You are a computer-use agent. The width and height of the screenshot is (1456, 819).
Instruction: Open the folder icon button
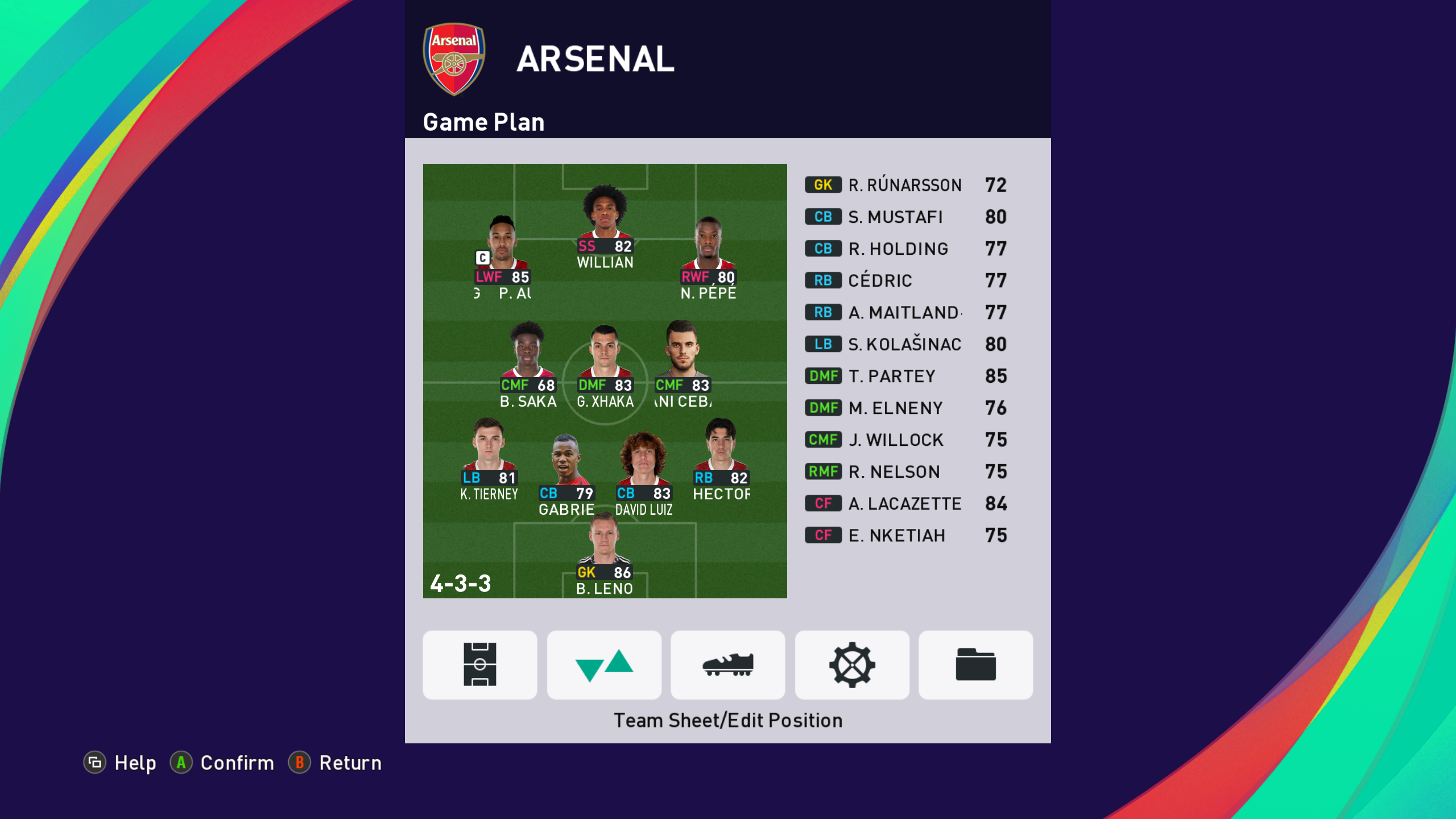coord(975,664)
